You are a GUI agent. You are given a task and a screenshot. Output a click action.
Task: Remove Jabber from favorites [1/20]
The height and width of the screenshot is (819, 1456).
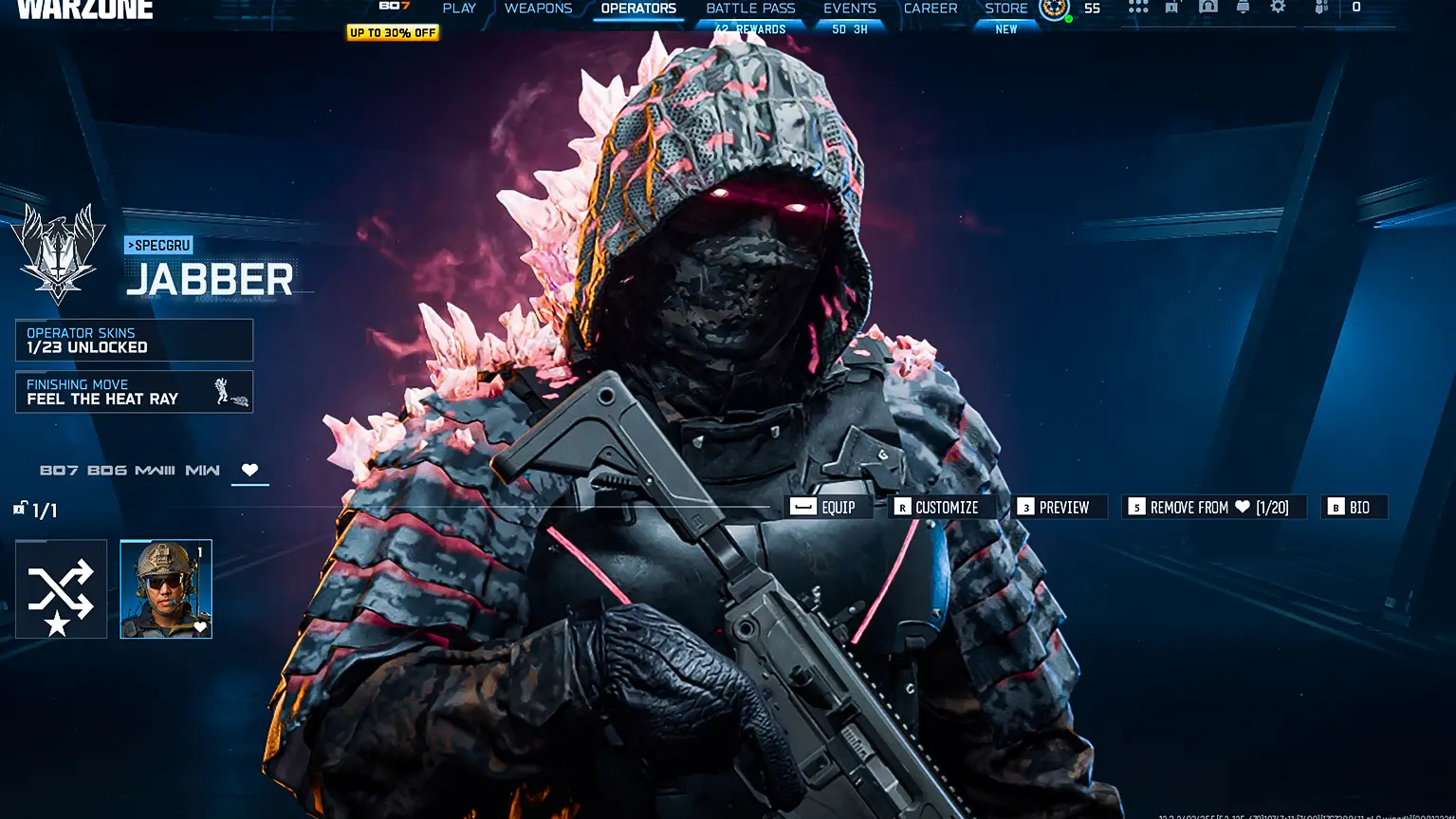click(x=1214, y=507)
